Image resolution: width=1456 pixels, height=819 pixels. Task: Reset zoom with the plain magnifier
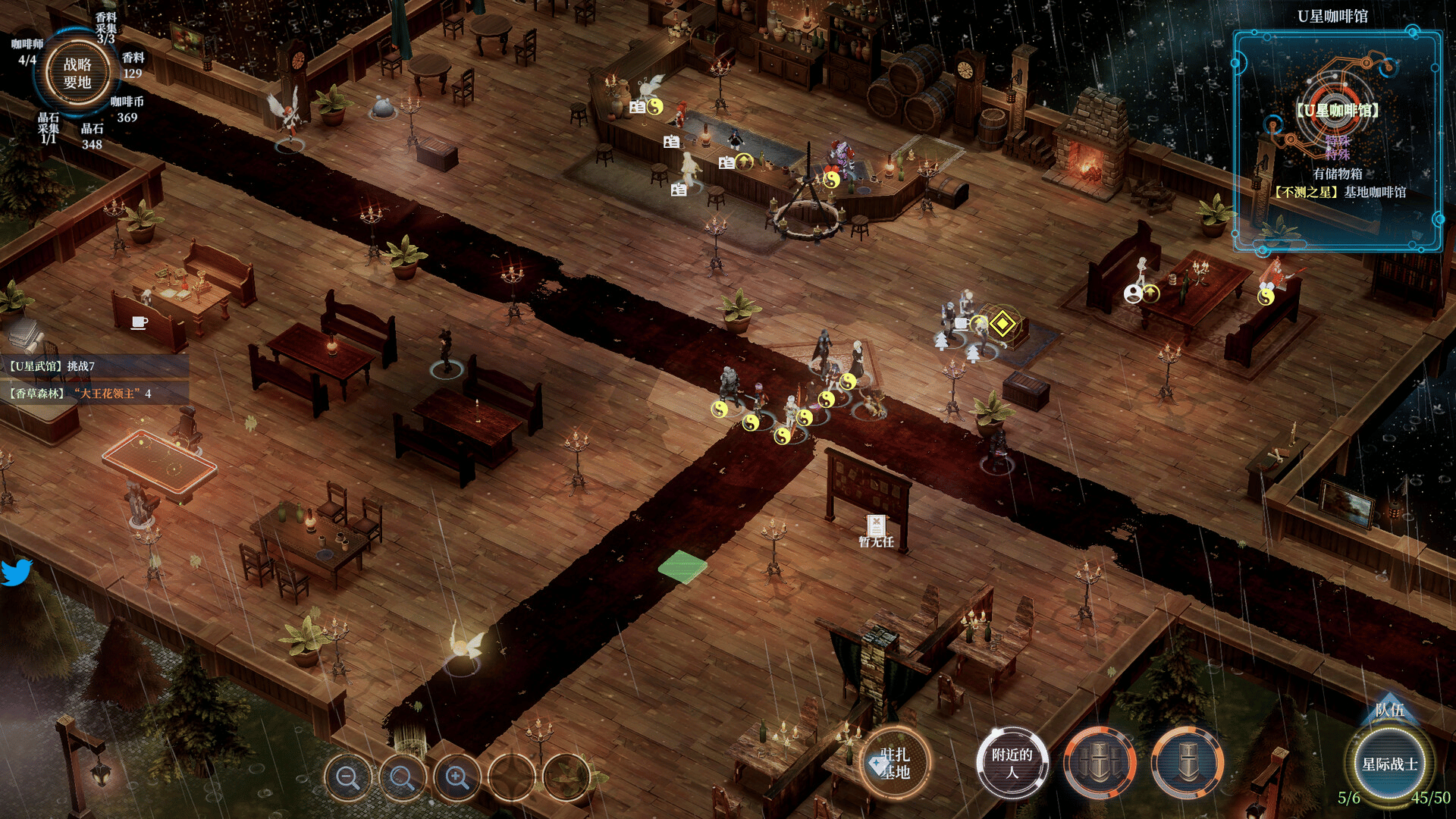[x=402, y=777]
